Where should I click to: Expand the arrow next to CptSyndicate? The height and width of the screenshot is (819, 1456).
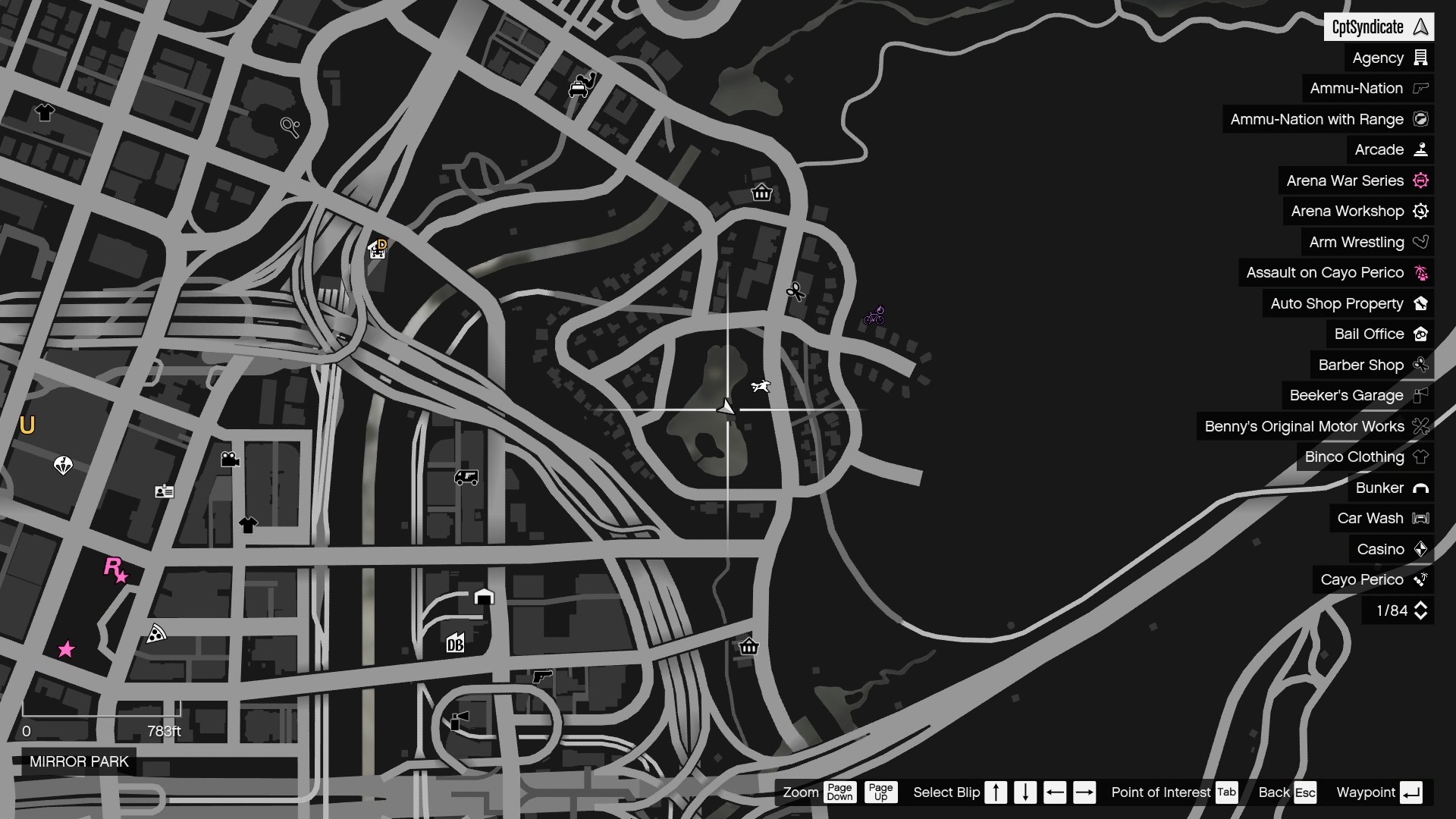click(1421, 27)
